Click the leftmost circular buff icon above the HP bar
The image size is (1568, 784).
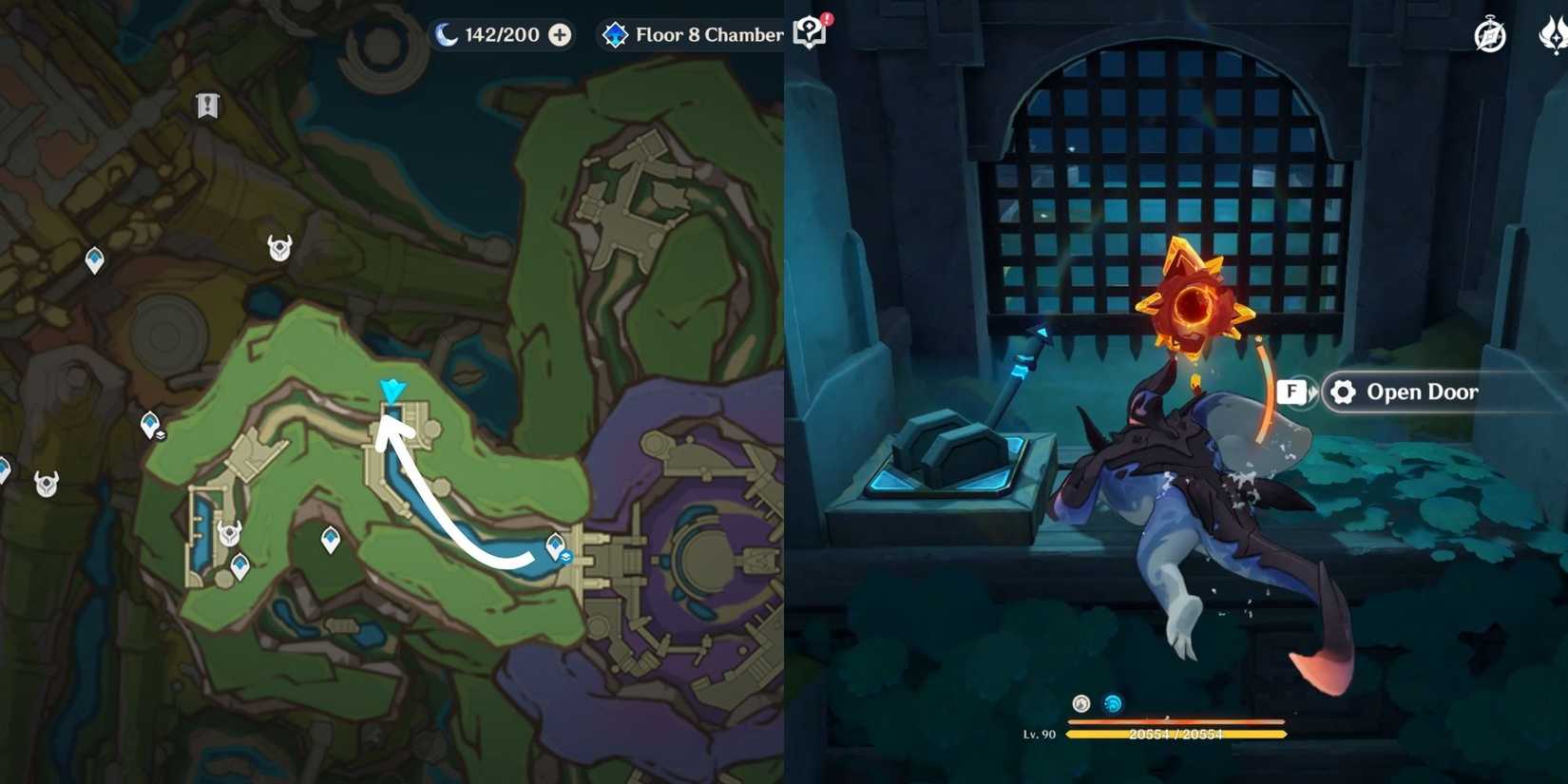point(1080,704)
